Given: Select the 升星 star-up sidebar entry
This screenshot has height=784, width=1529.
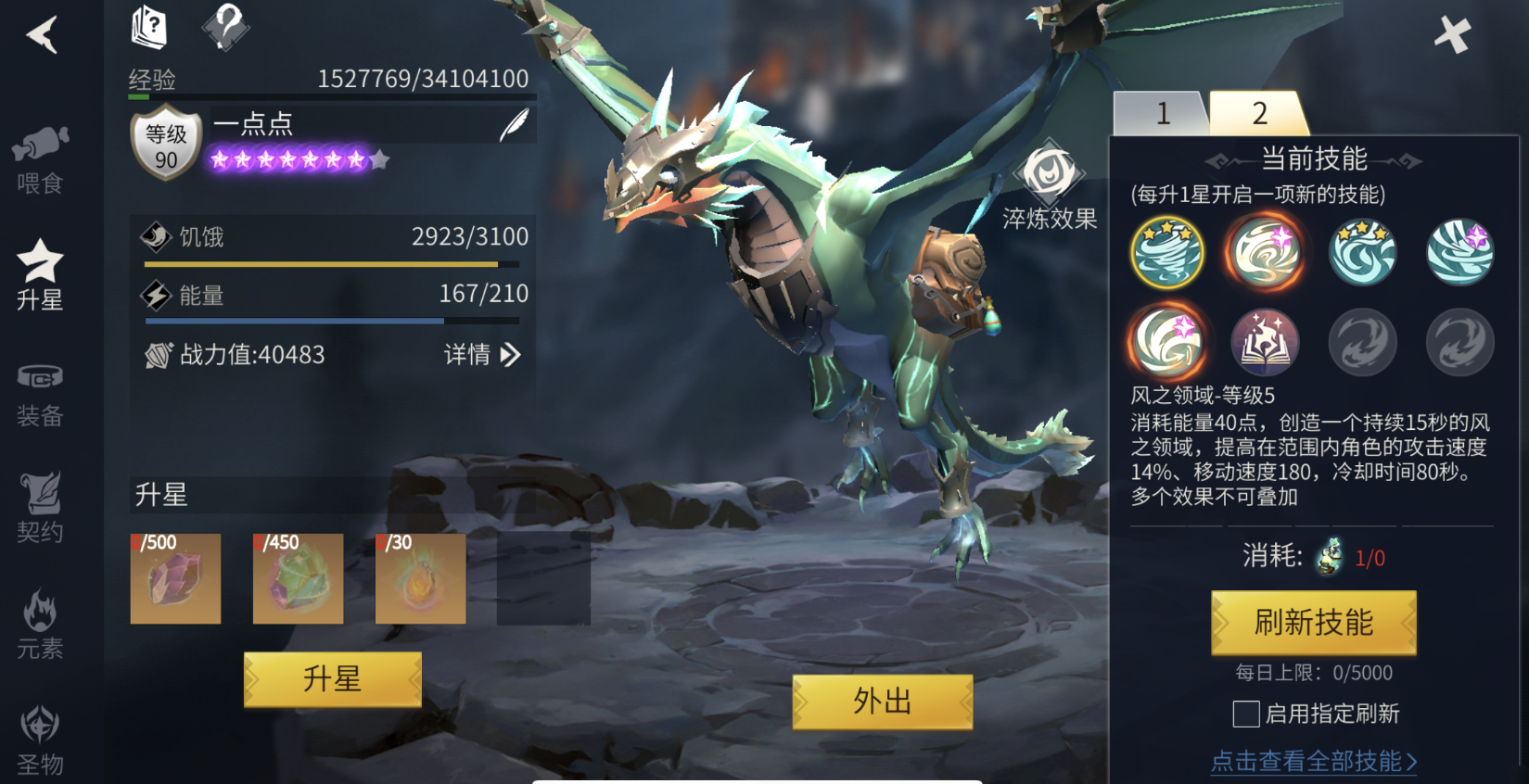Looking at the screenshot, I should [40, 275].
